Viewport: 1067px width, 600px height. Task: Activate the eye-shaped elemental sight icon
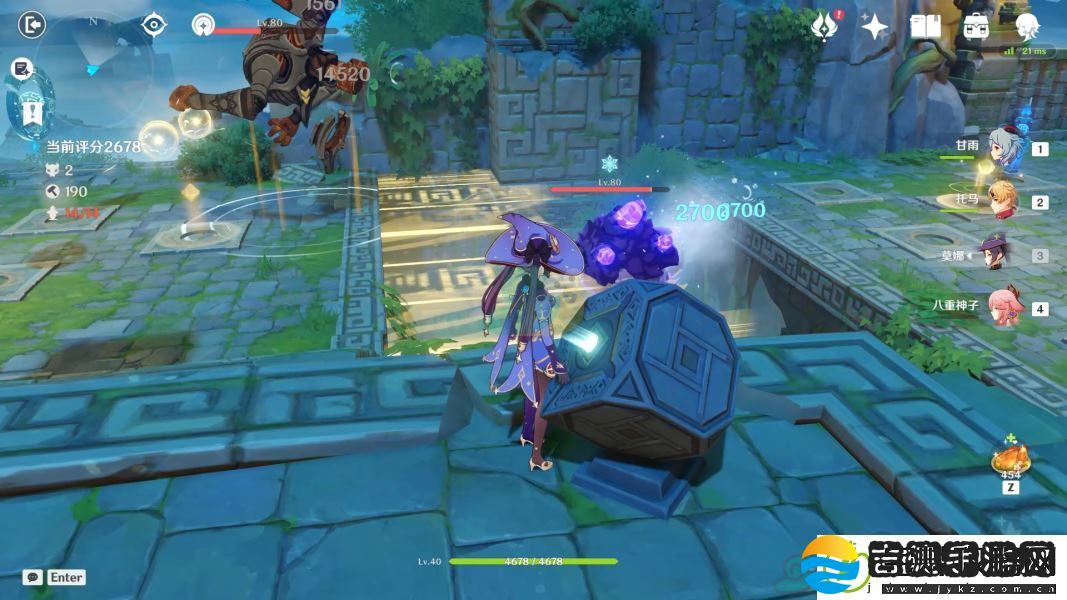coord(154,24)
